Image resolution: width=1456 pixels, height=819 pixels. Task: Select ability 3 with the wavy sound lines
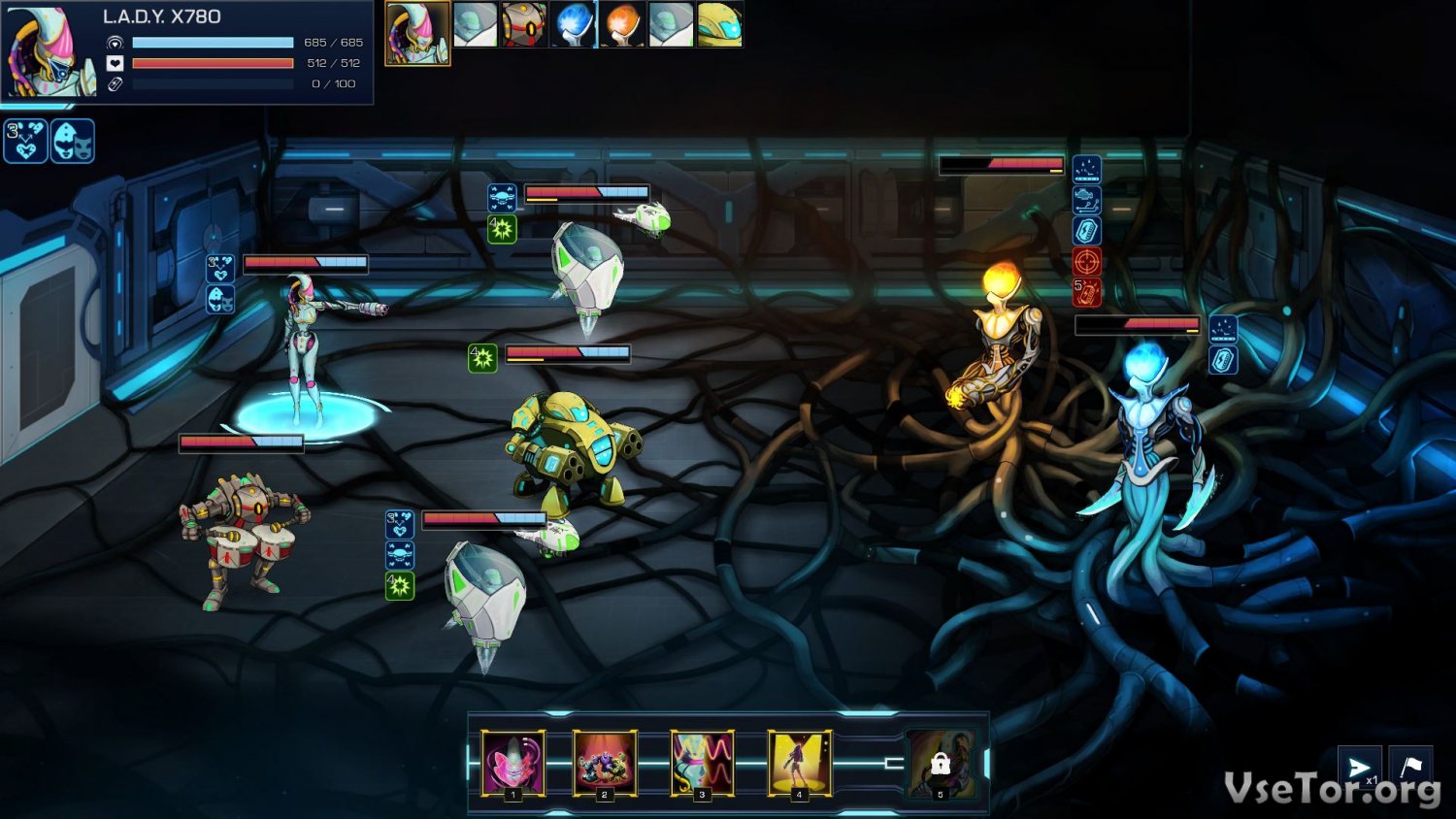(702, 763)
